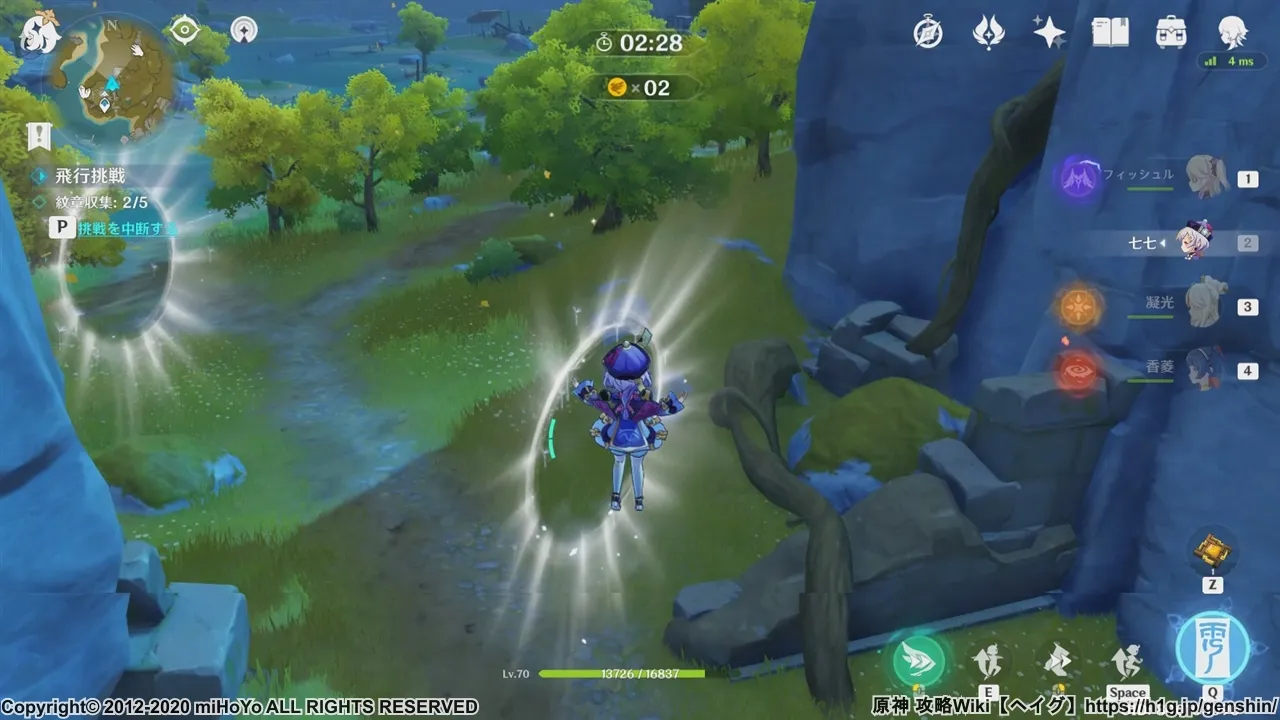Trigger the ascending figure jump skill
1280x720 pixels.
[1126, 660]
